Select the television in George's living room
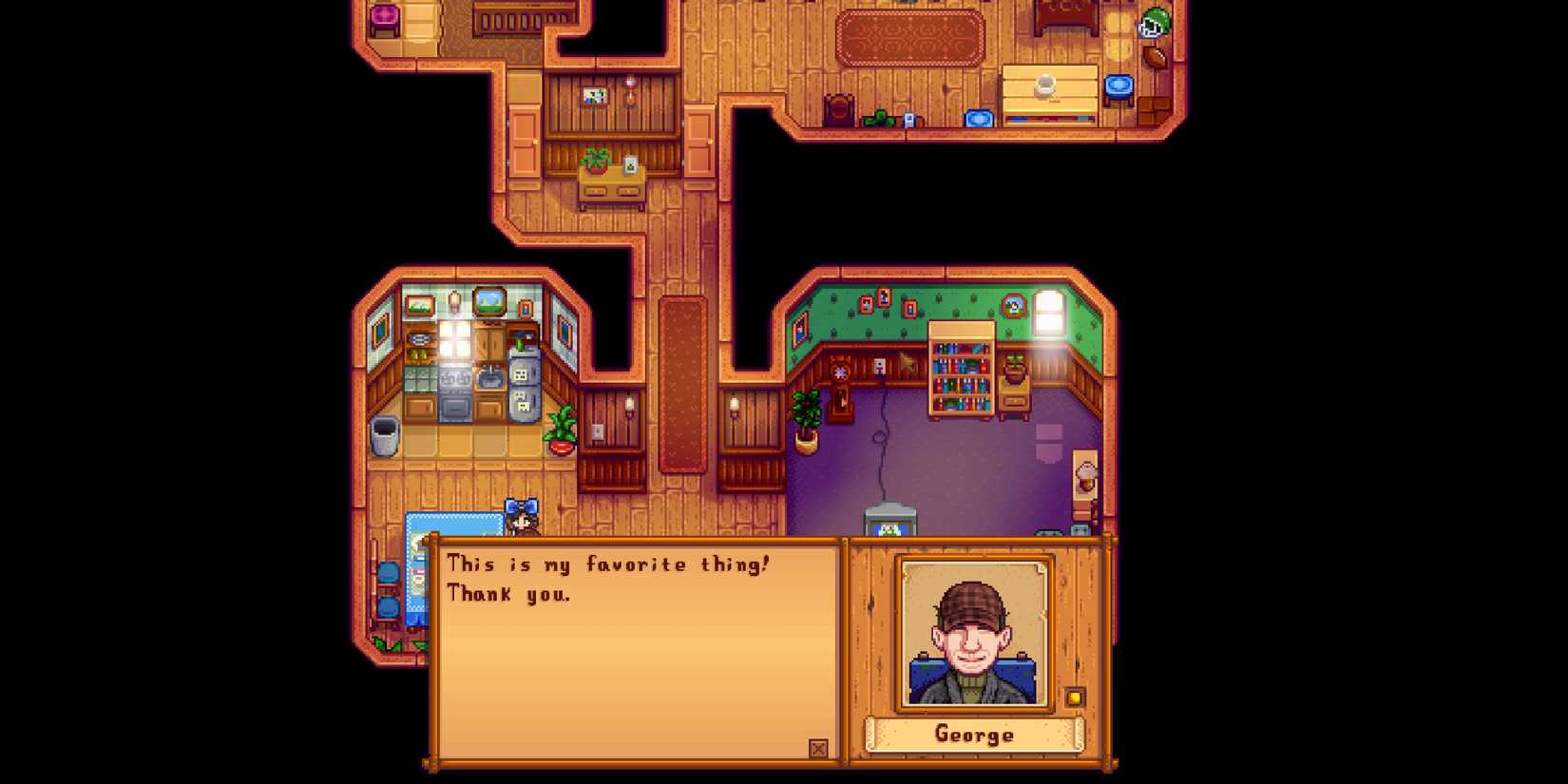Screen dimensions: 1568x784 [x=889, y=522]
